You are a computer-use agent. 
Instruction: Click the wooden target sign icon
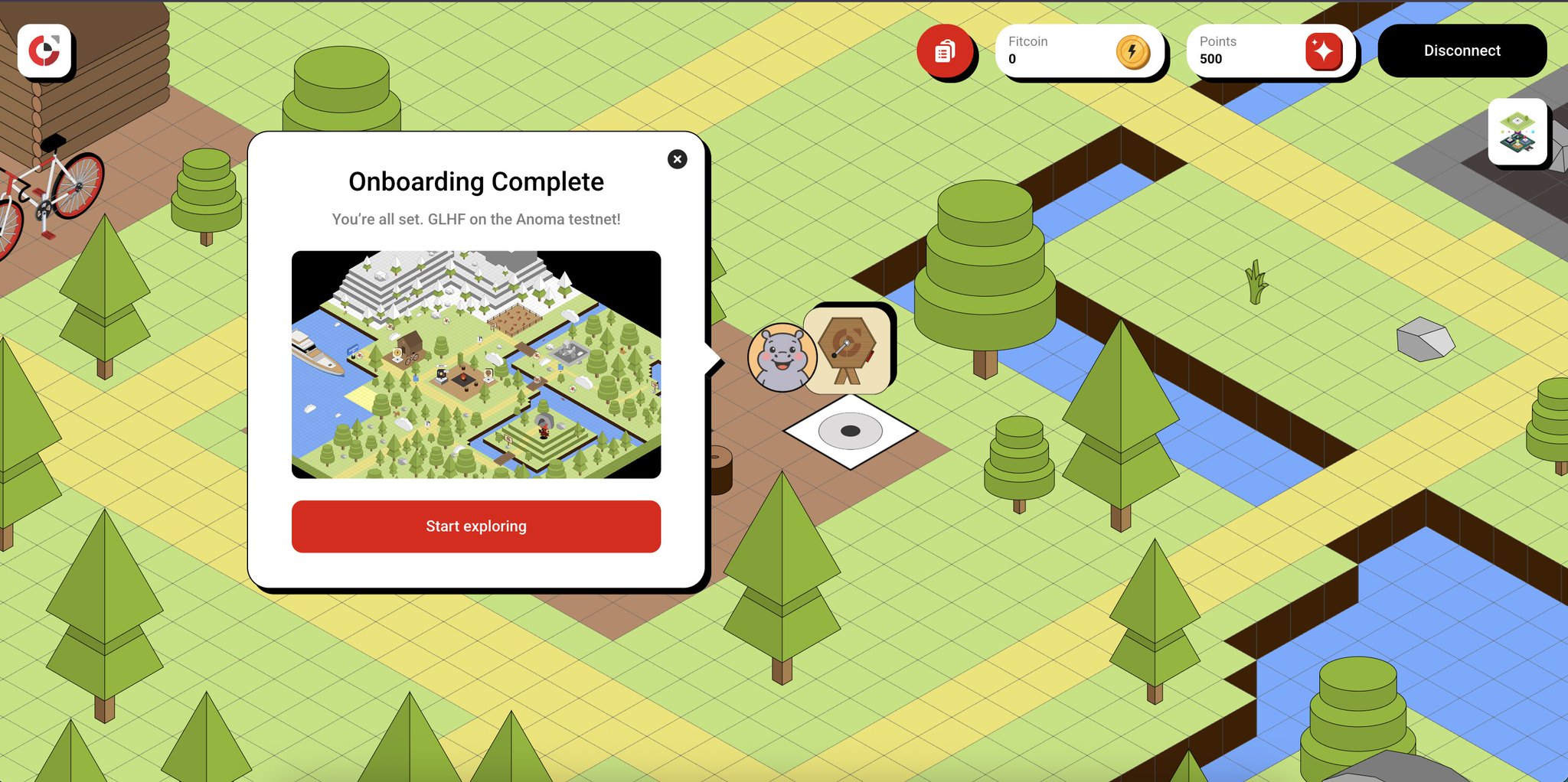click(848, 350)
